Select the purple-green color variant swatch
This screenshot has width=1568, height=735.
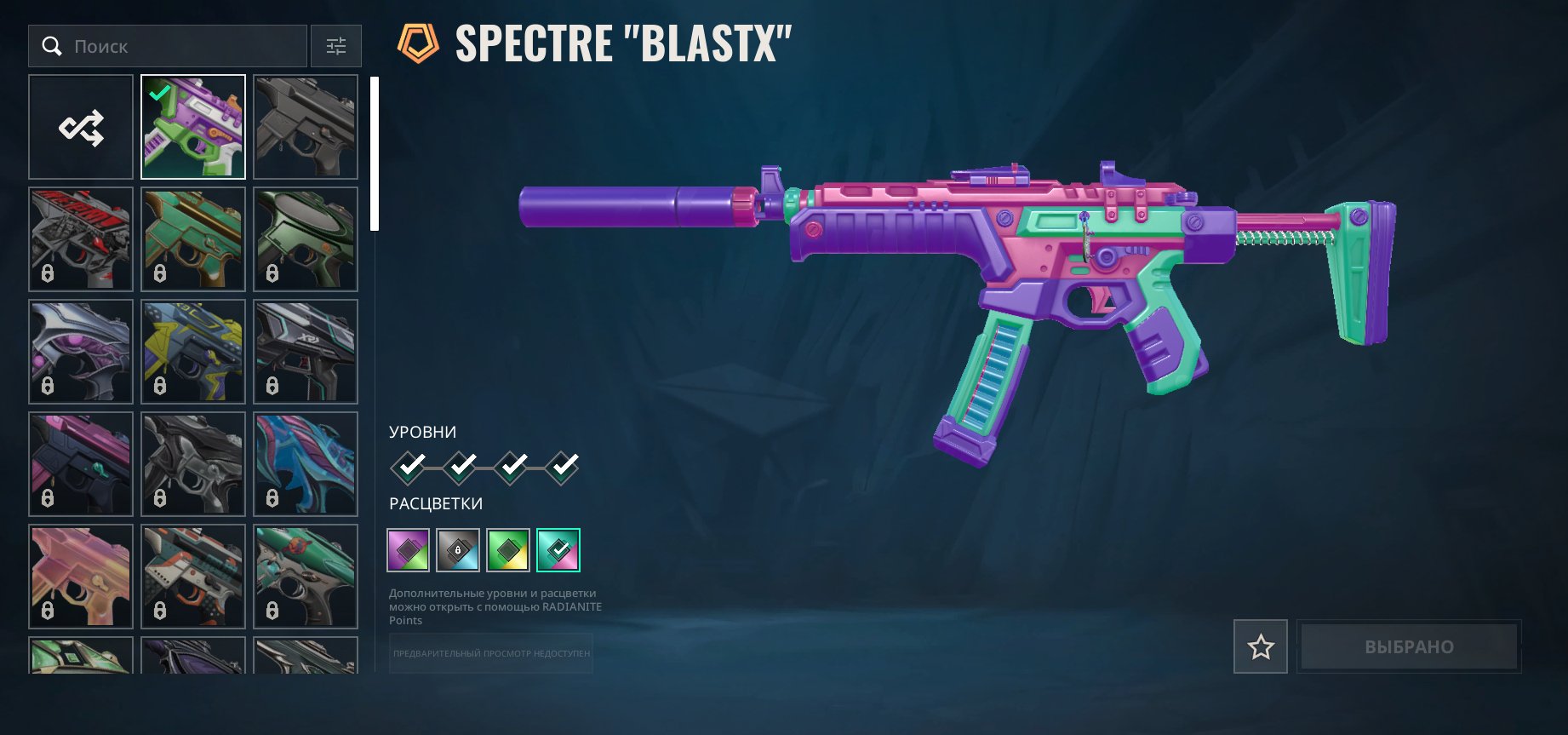pos(407,549)
